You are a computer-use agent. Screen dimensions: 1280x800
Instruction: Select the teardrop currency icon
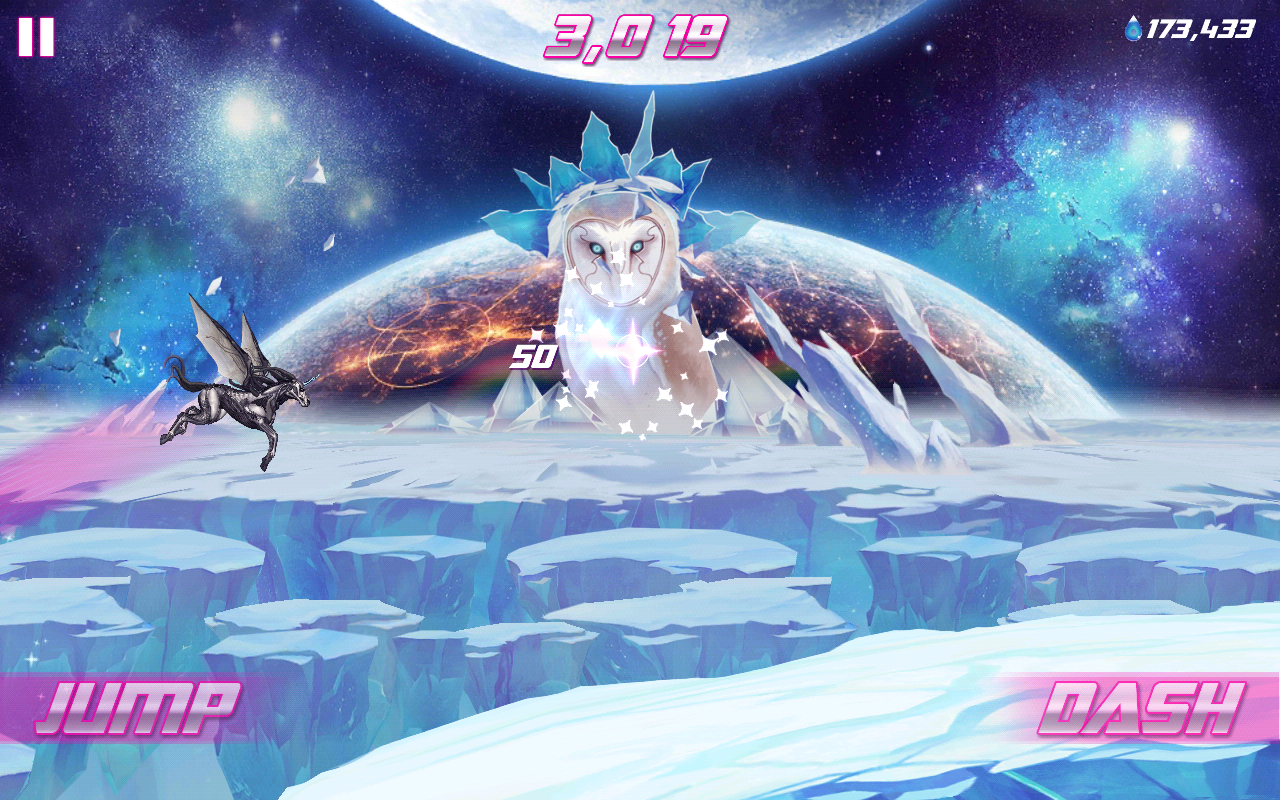coord(1132,29)
